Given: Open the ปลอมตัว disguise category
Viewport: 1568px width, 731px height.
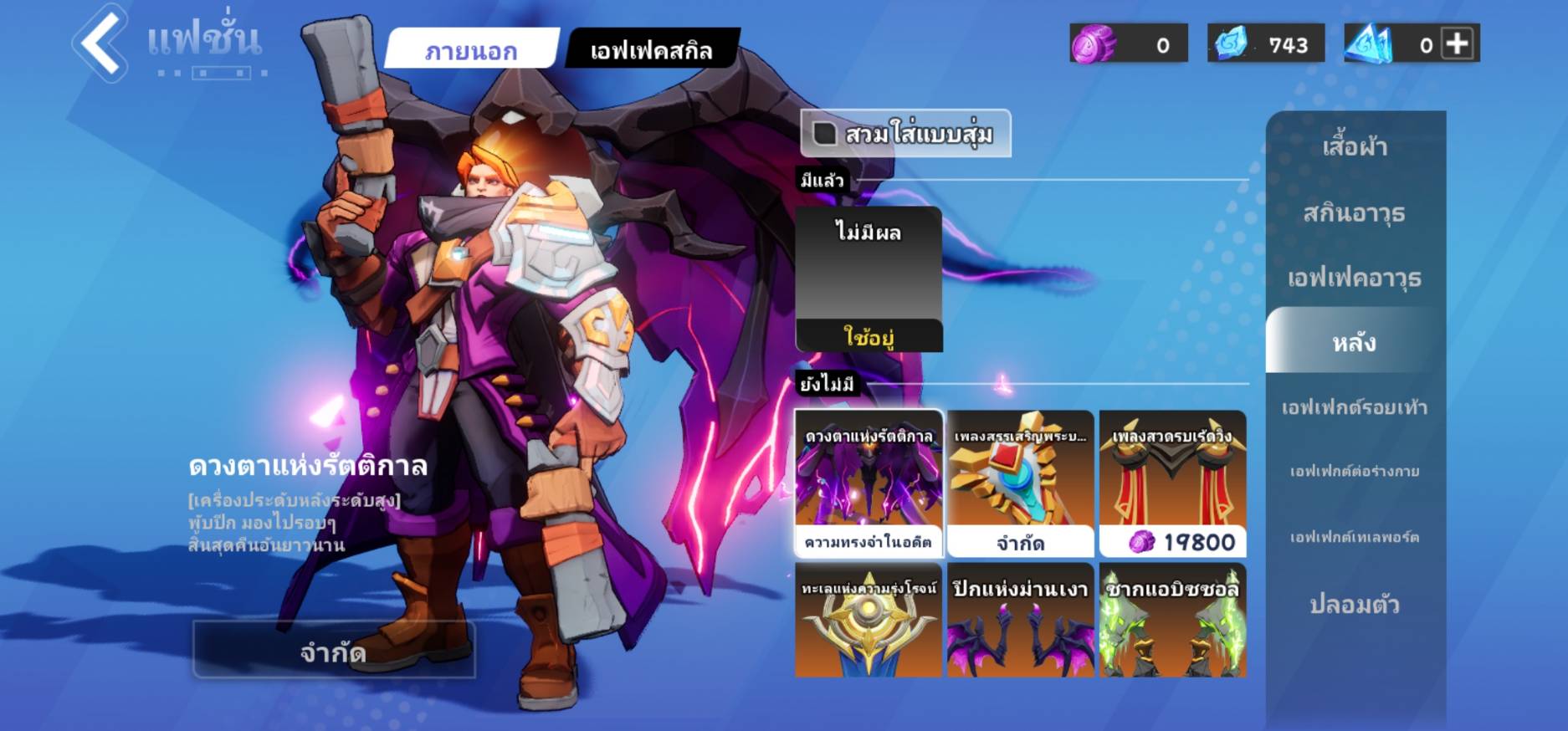Looking at the screenshot, I should pyautogui.click(x=1355, y=603).
